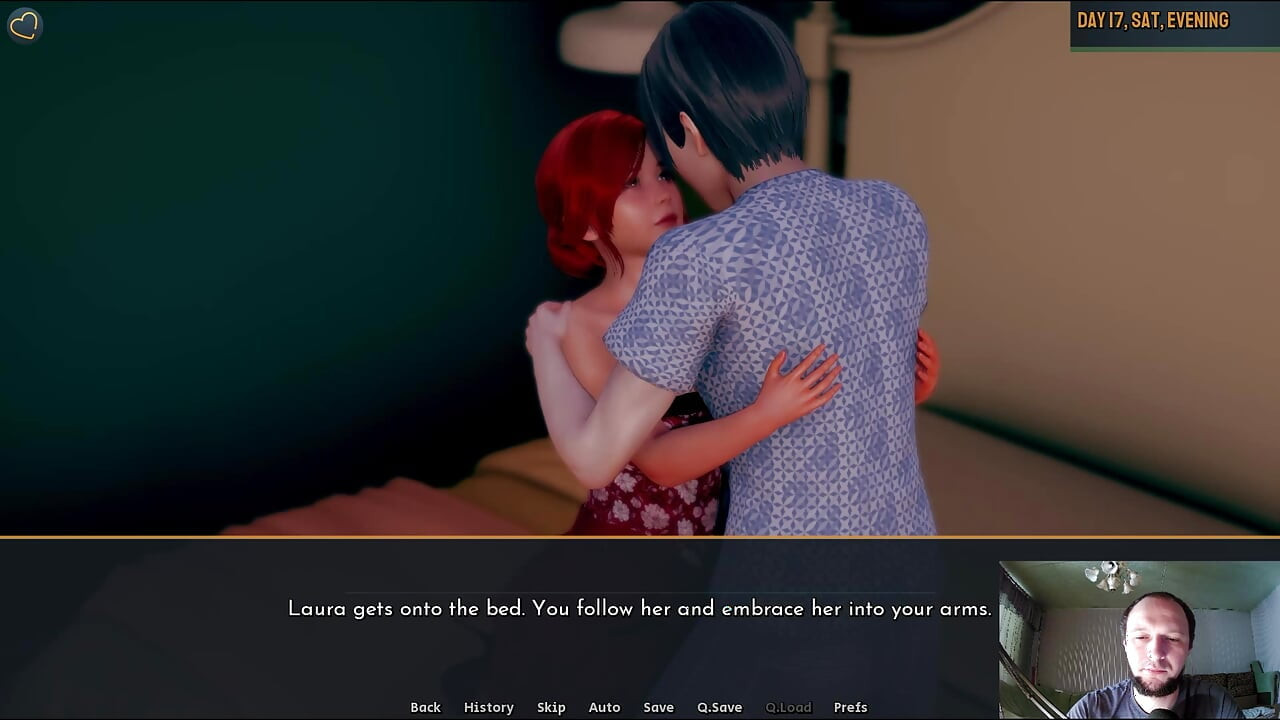Open Preferences via the Prefs option
Image resolution: width=1280 pixels, height=720 pixels.
click(x=851, y=707)
